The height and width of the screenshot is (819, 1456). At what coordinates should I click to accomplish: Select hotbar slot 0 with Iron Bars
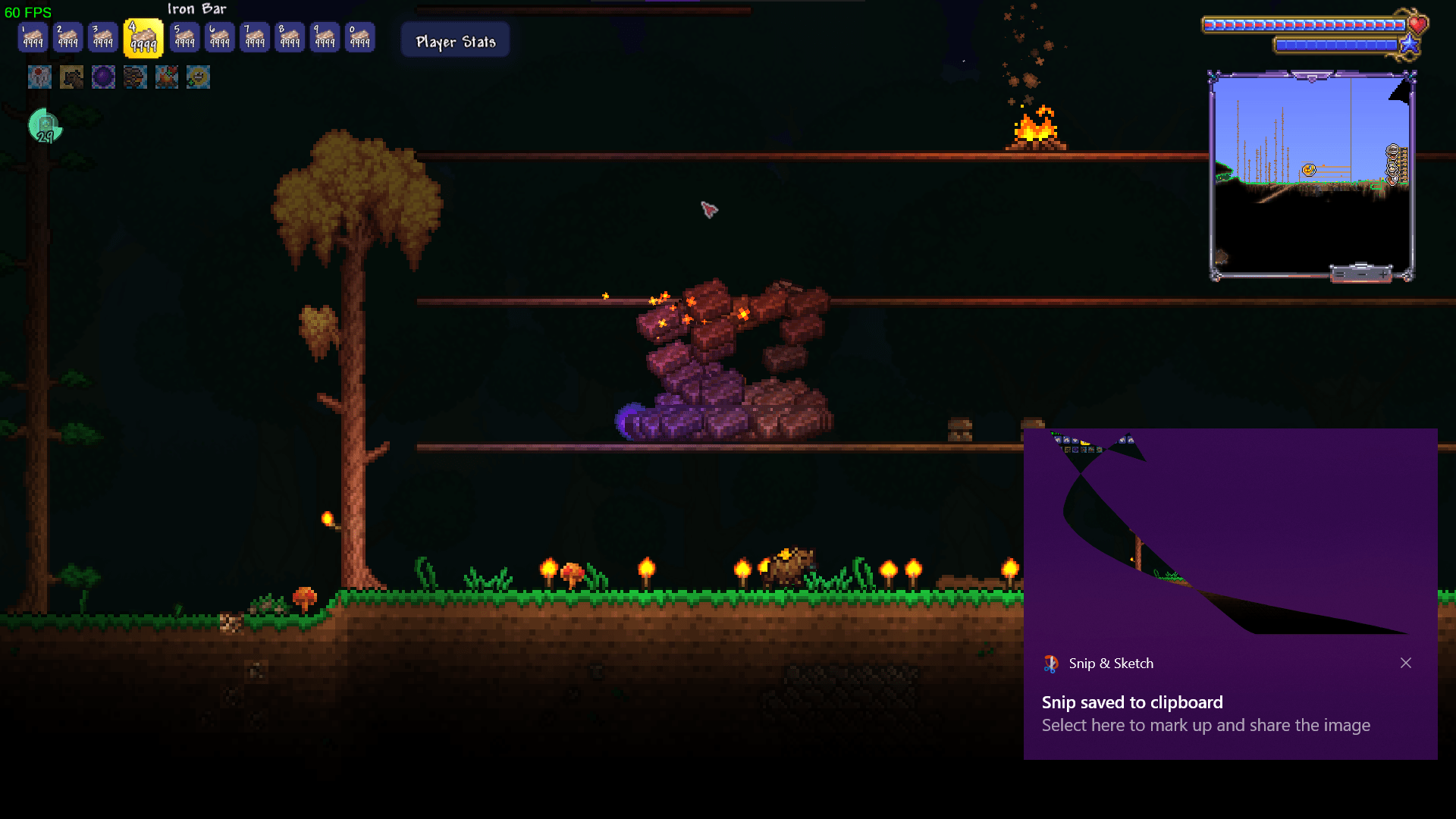coord(359,36)
